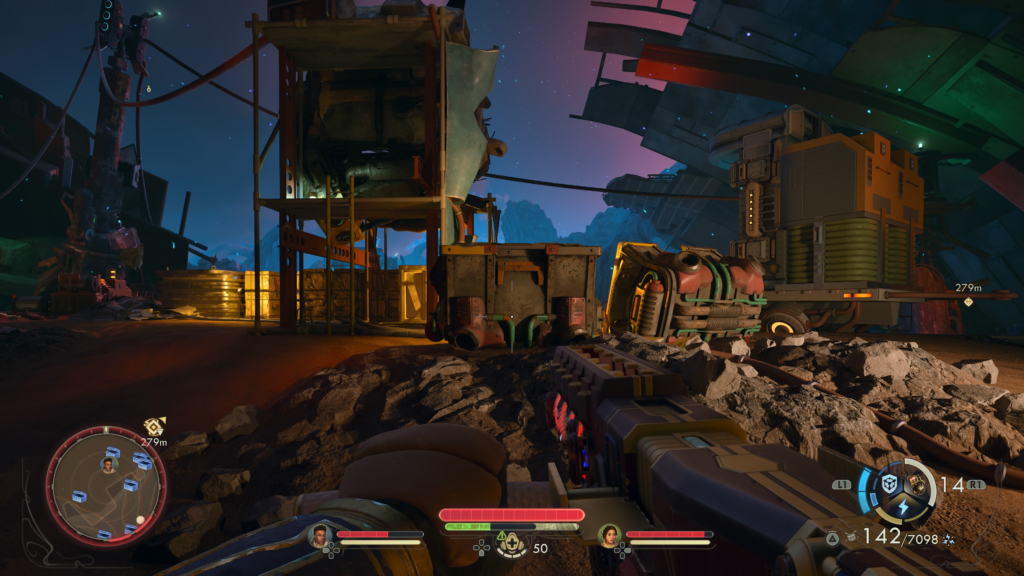Select the grenade throwable in the ability wheel
Image resolution: width=1024 pixels, height=576 pixels.
click(x=914, y=485)
